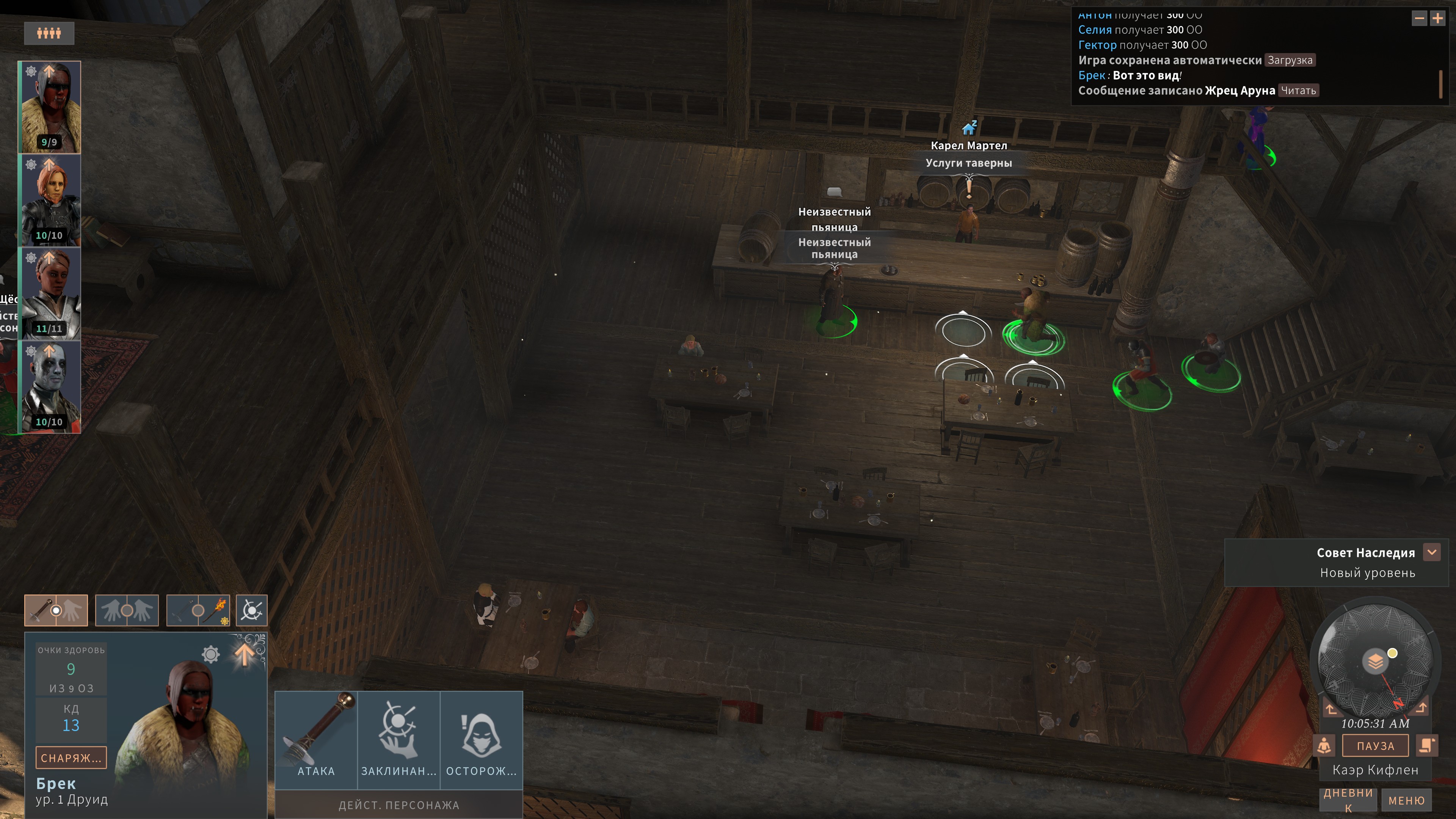
Task: Click the ПАУЗА button
Action: [x=1375, y=745]
